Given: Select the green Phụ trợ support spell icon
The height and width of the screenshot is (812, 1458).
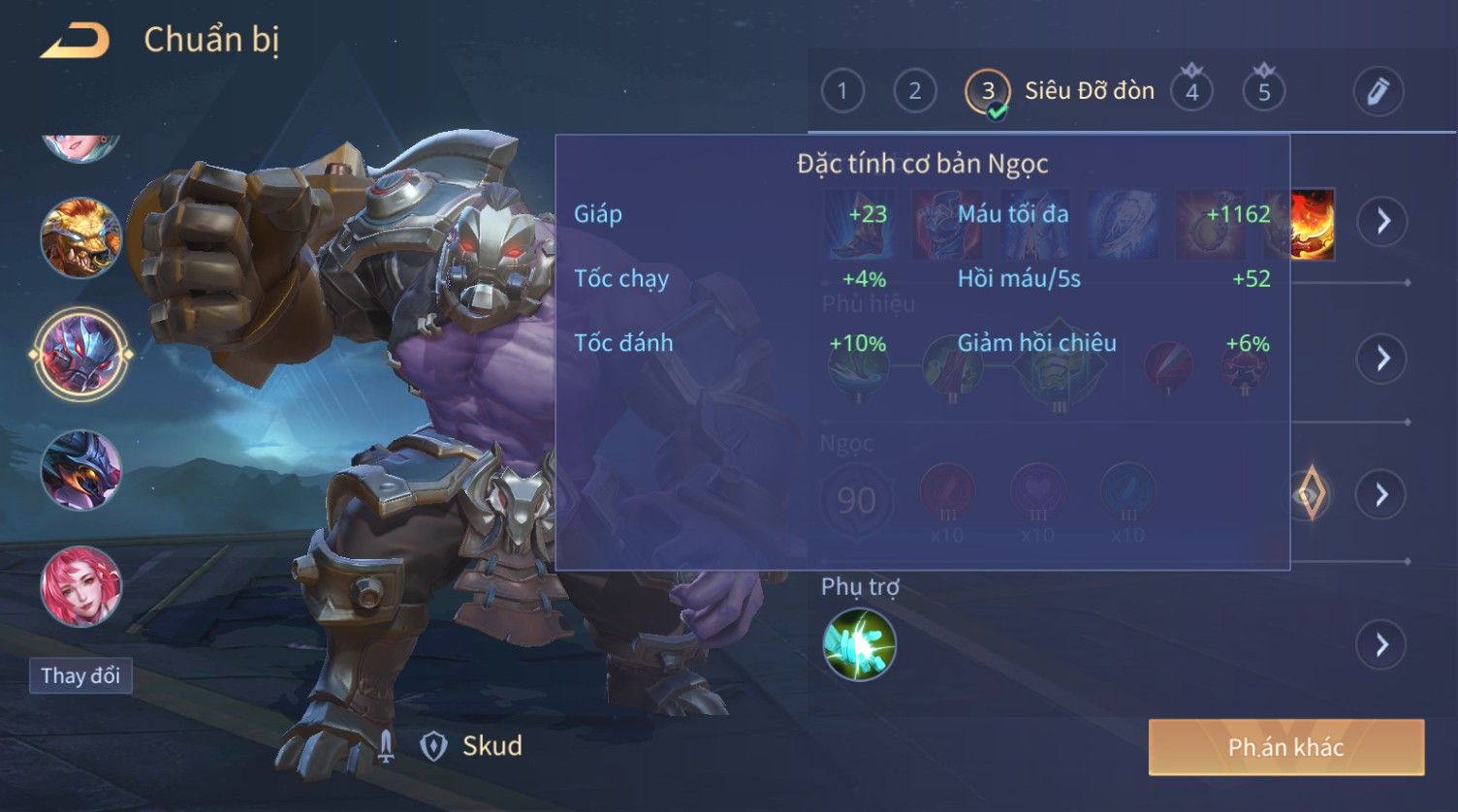Looking at the screenshot, I should click(x=859, y=644).
